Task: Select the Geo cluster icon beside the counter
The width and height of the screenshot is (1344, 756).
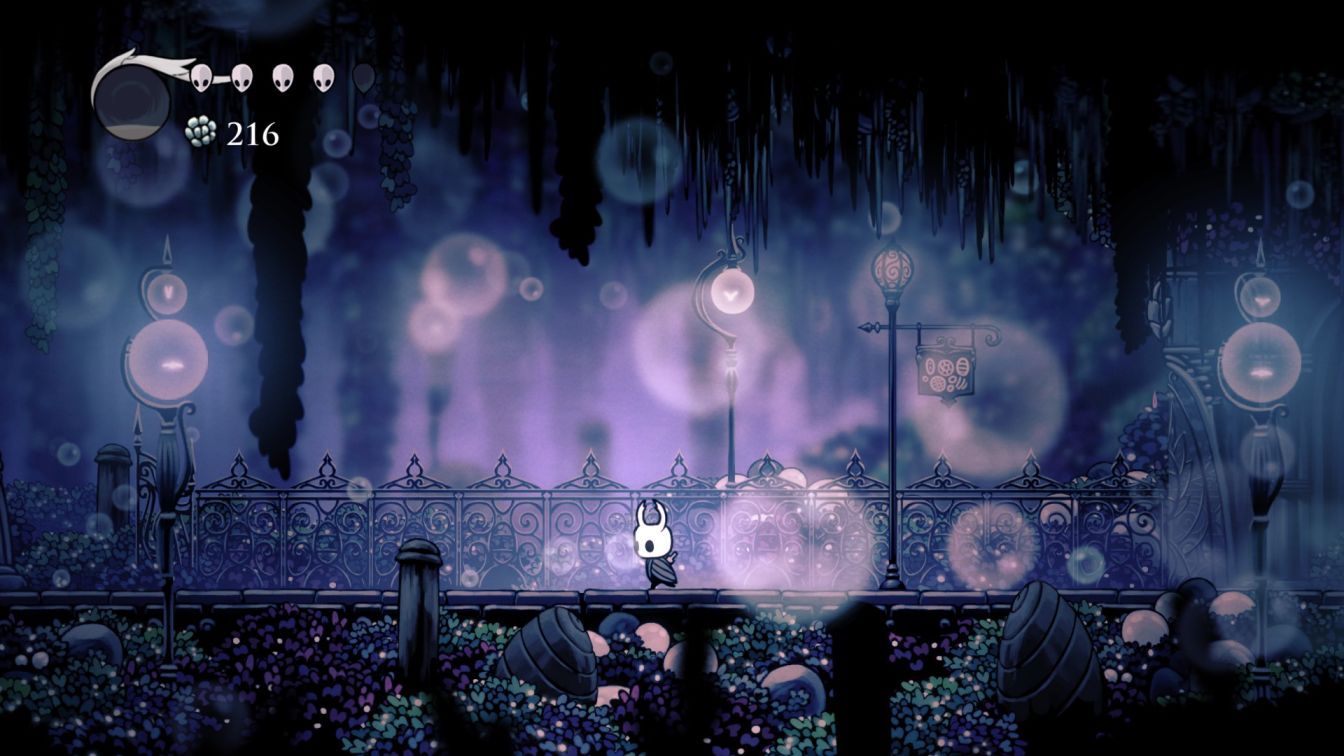Action: coord(202,133)
